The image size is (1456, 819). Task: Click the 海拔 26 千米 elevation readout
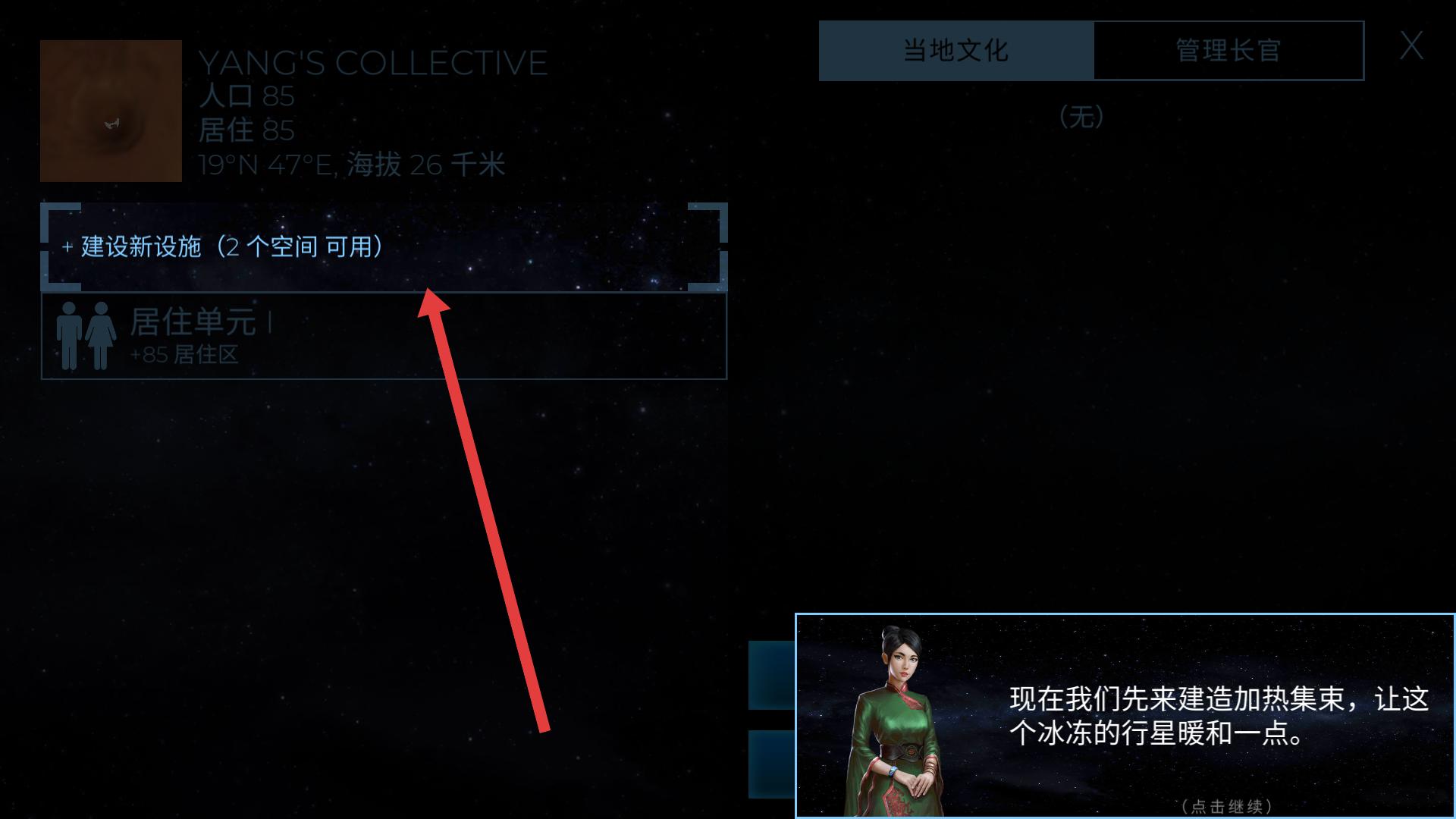[426, 165]
